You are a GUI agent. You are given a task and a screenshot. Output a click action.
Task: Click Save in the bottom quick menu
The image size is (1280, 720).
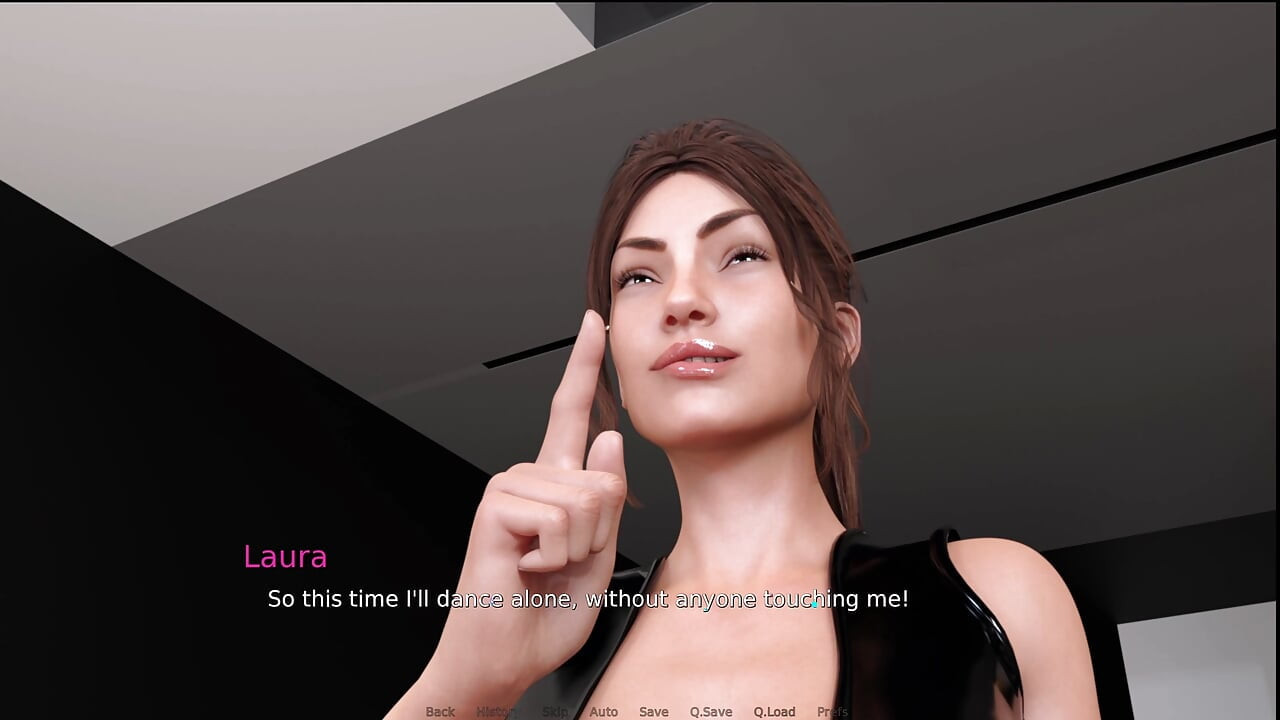(x=654, y=711)
